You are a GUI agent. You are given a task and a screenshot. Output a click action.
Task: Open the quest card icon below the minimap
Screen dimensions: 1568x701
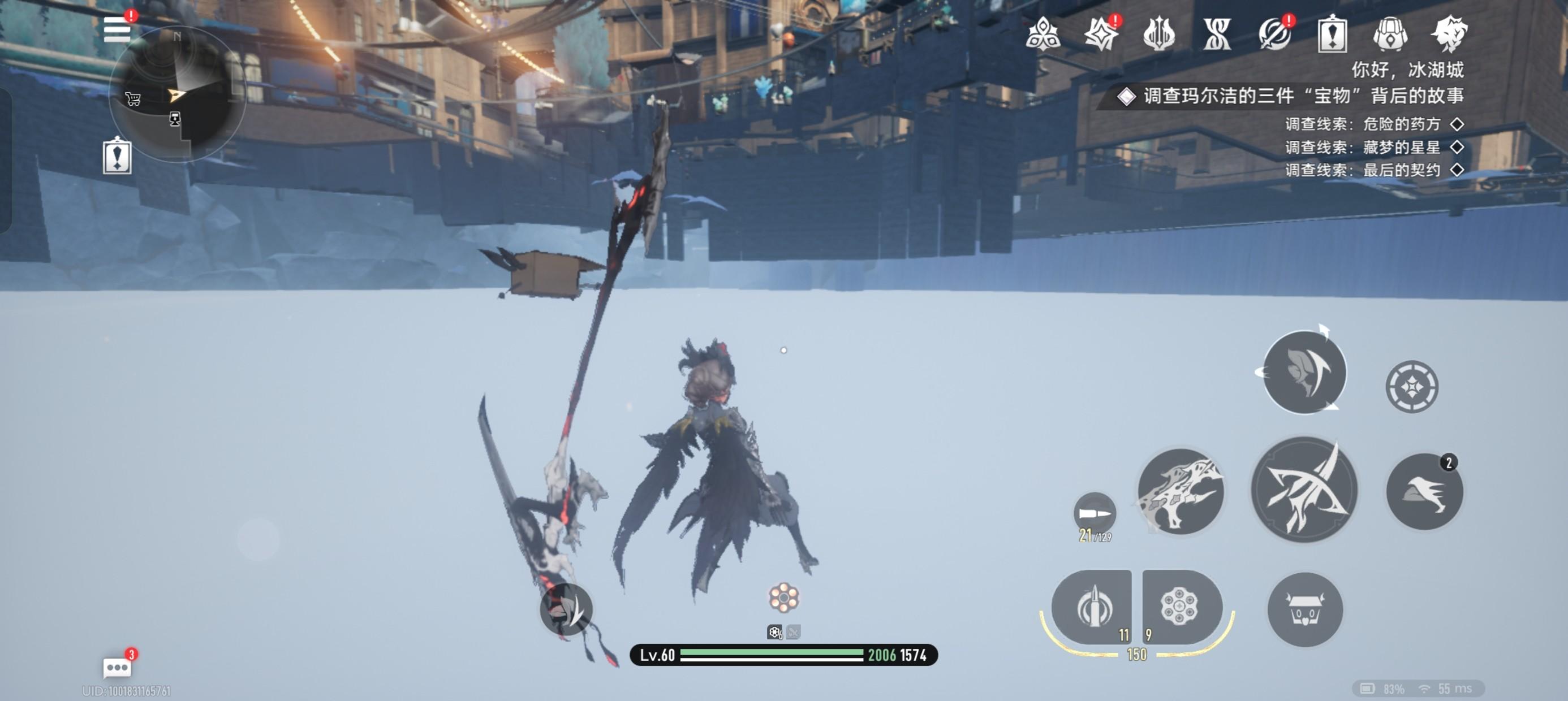click(x=117, y=157)
